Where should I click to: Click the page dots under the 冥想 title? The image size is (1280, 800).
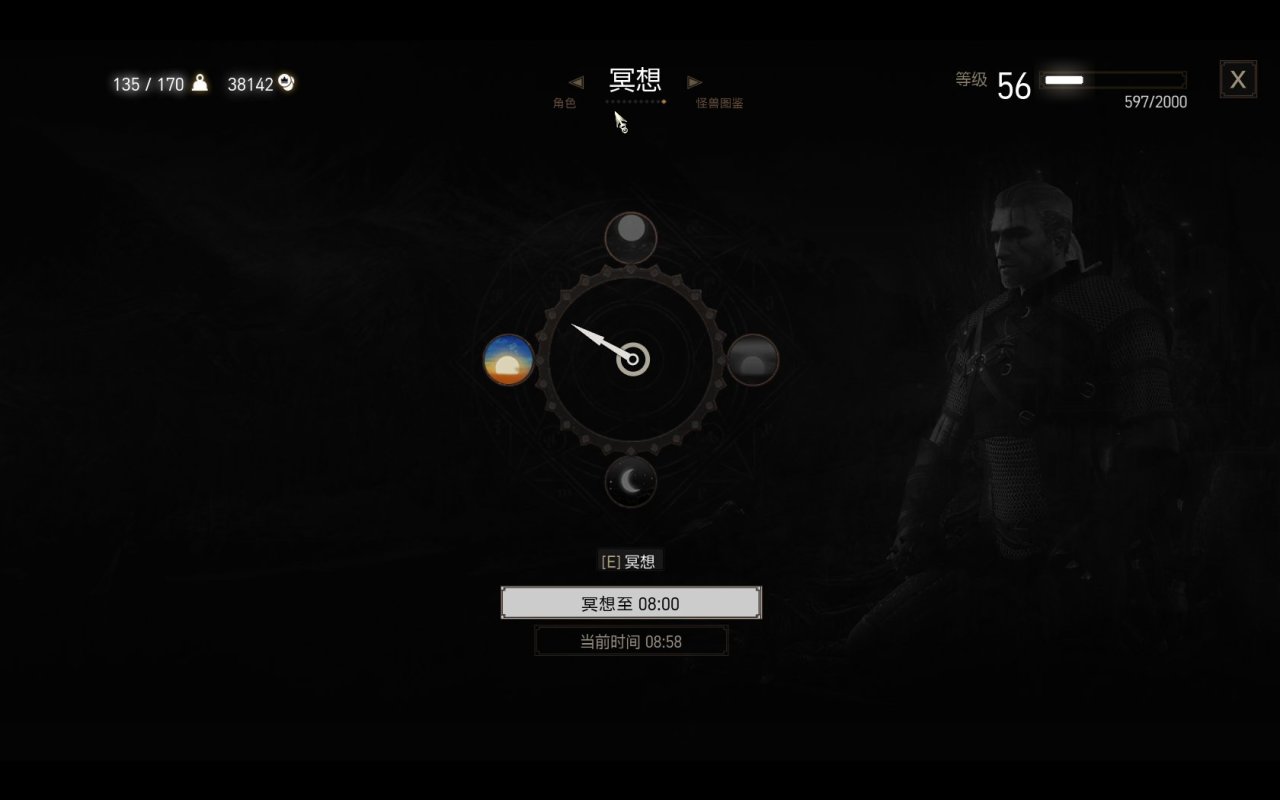pos(635,102)
